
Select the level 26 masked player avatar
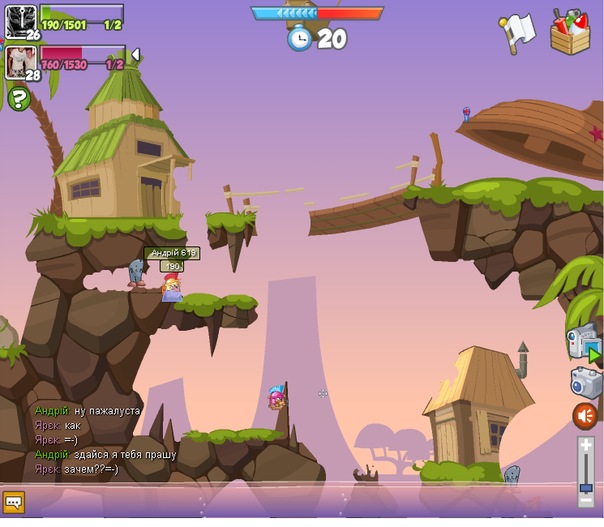20,21
